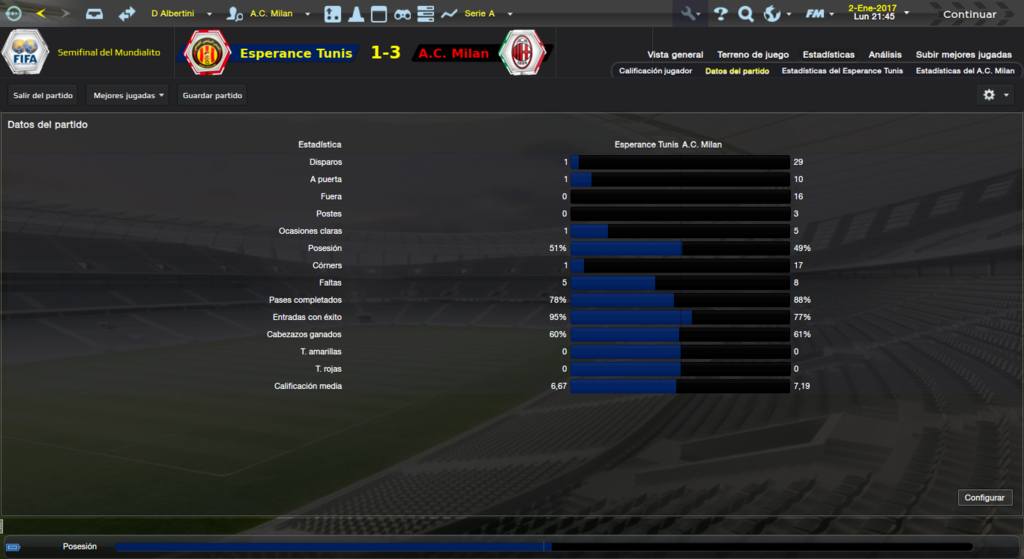Open the inbox tray icon

[x=93, y=14]
